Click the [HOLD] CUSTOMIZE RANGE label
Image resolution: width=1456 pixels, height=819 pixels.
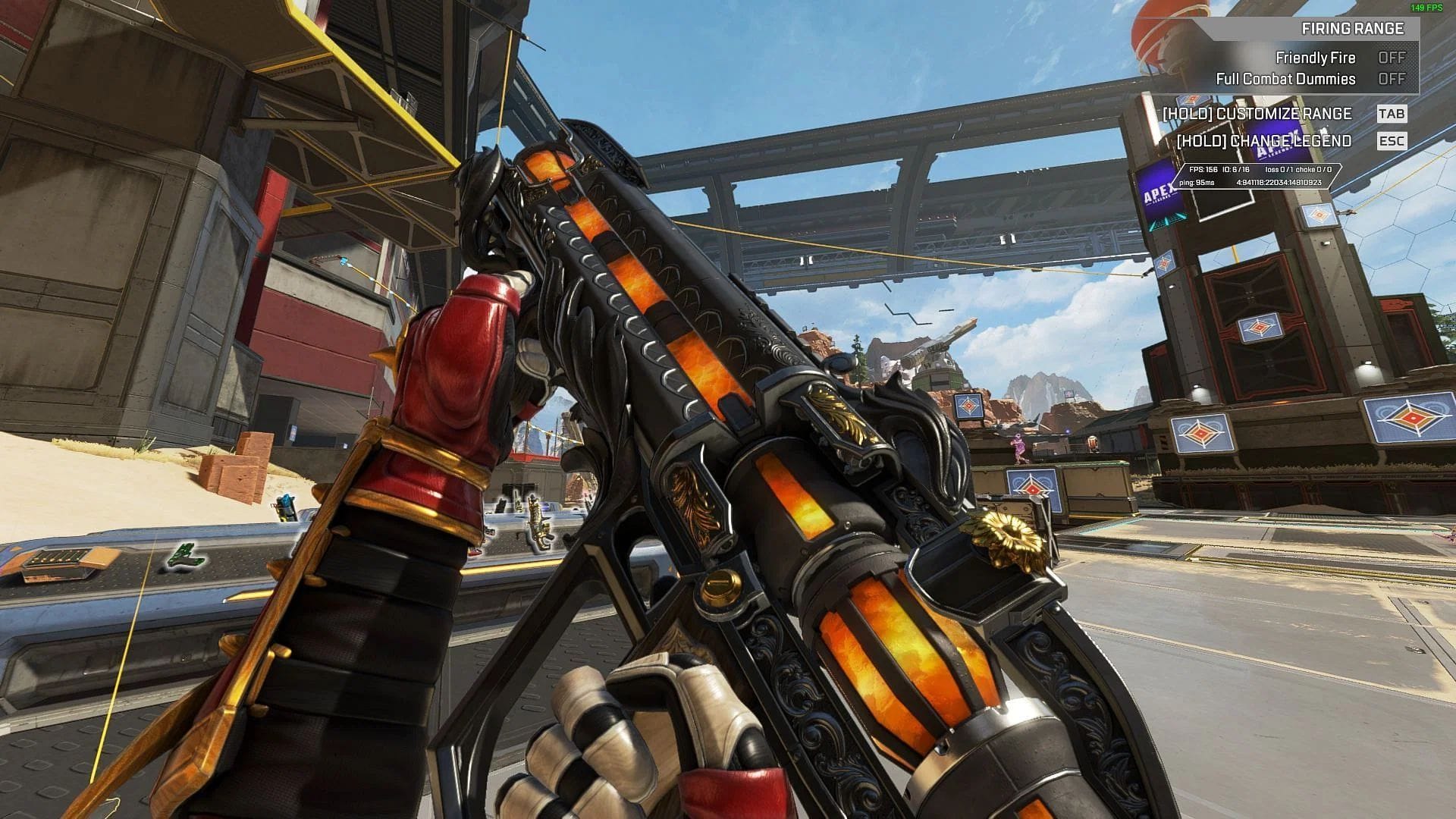[1258, 113]
